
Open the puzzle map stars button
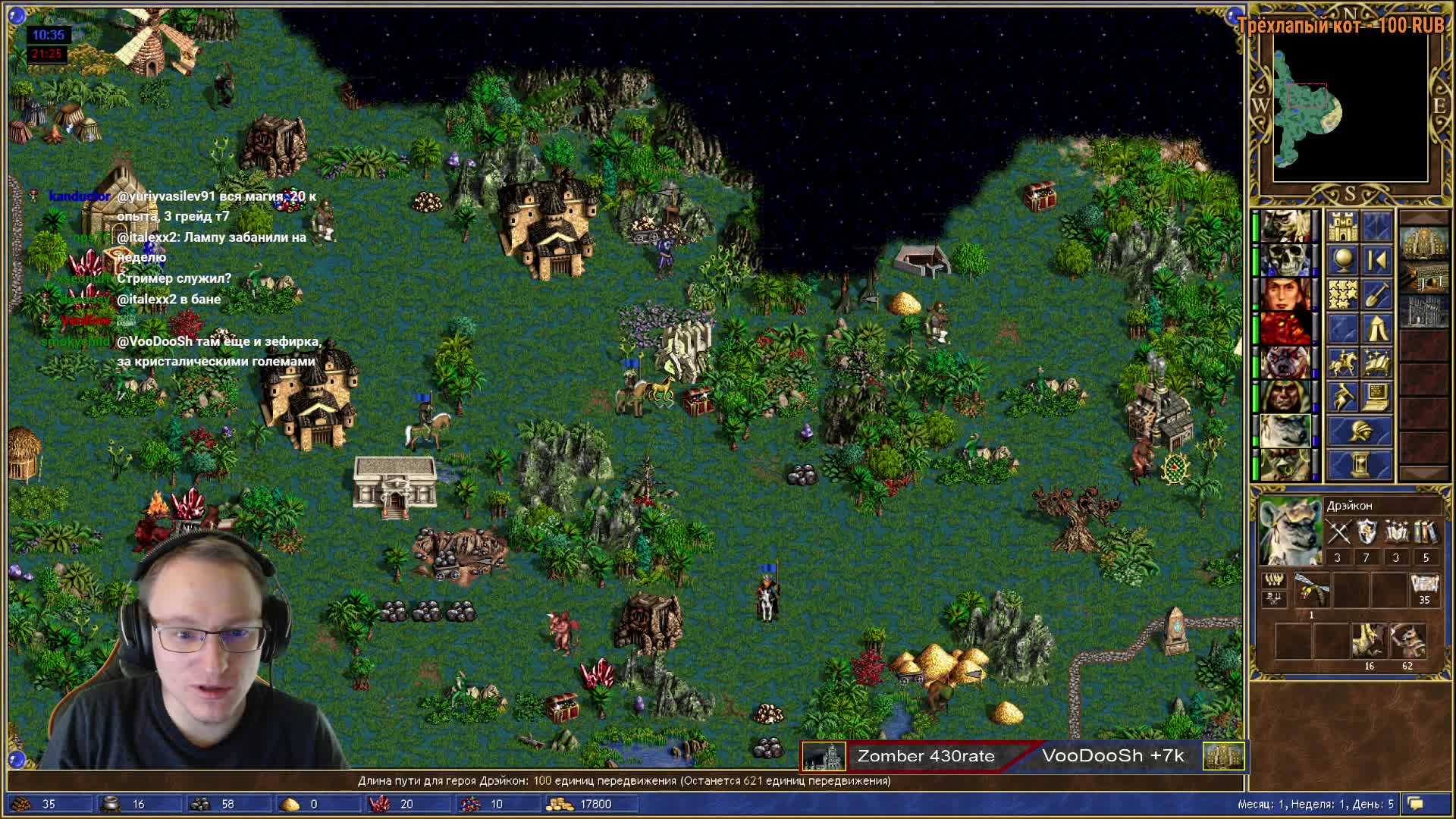point(1342,294)
